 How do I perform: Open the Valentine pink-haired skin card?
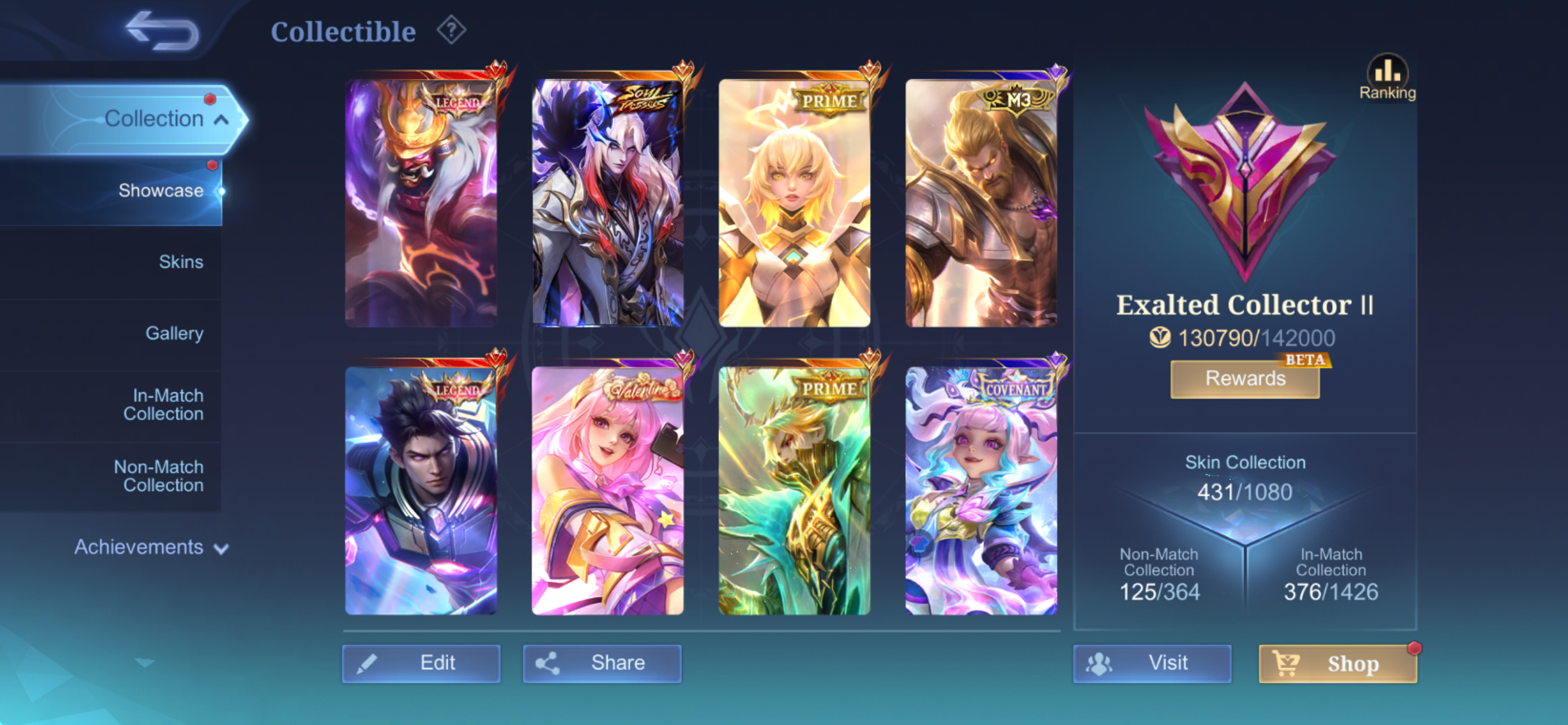(x=608, y=490)
